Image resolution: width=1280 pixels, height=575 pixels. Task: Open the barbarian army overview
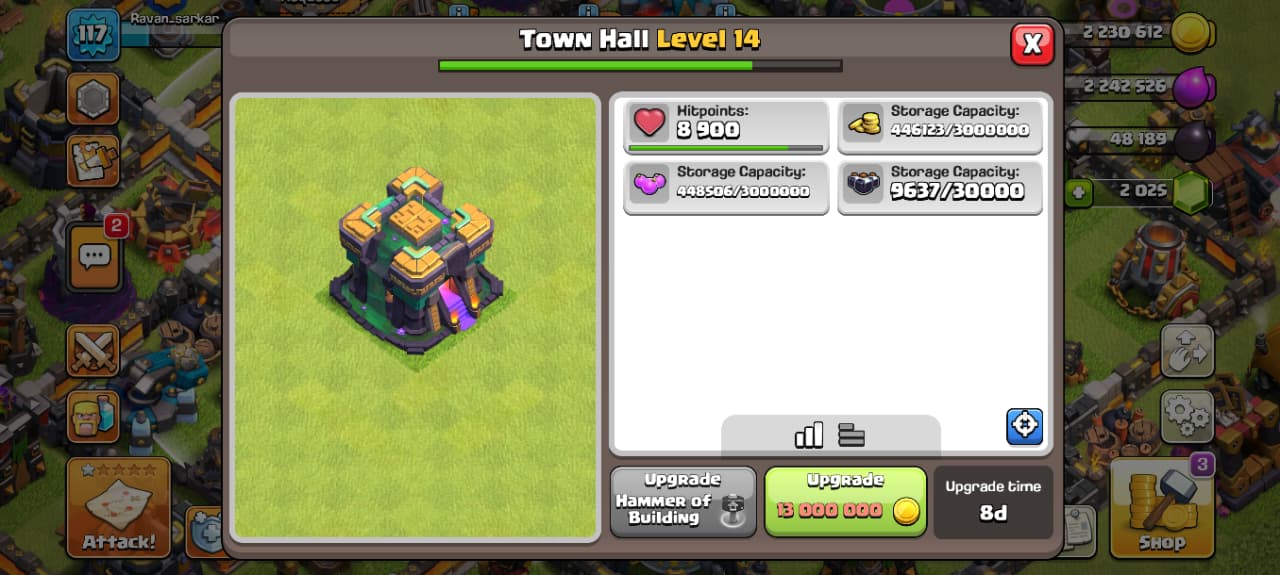coord(93,415)
